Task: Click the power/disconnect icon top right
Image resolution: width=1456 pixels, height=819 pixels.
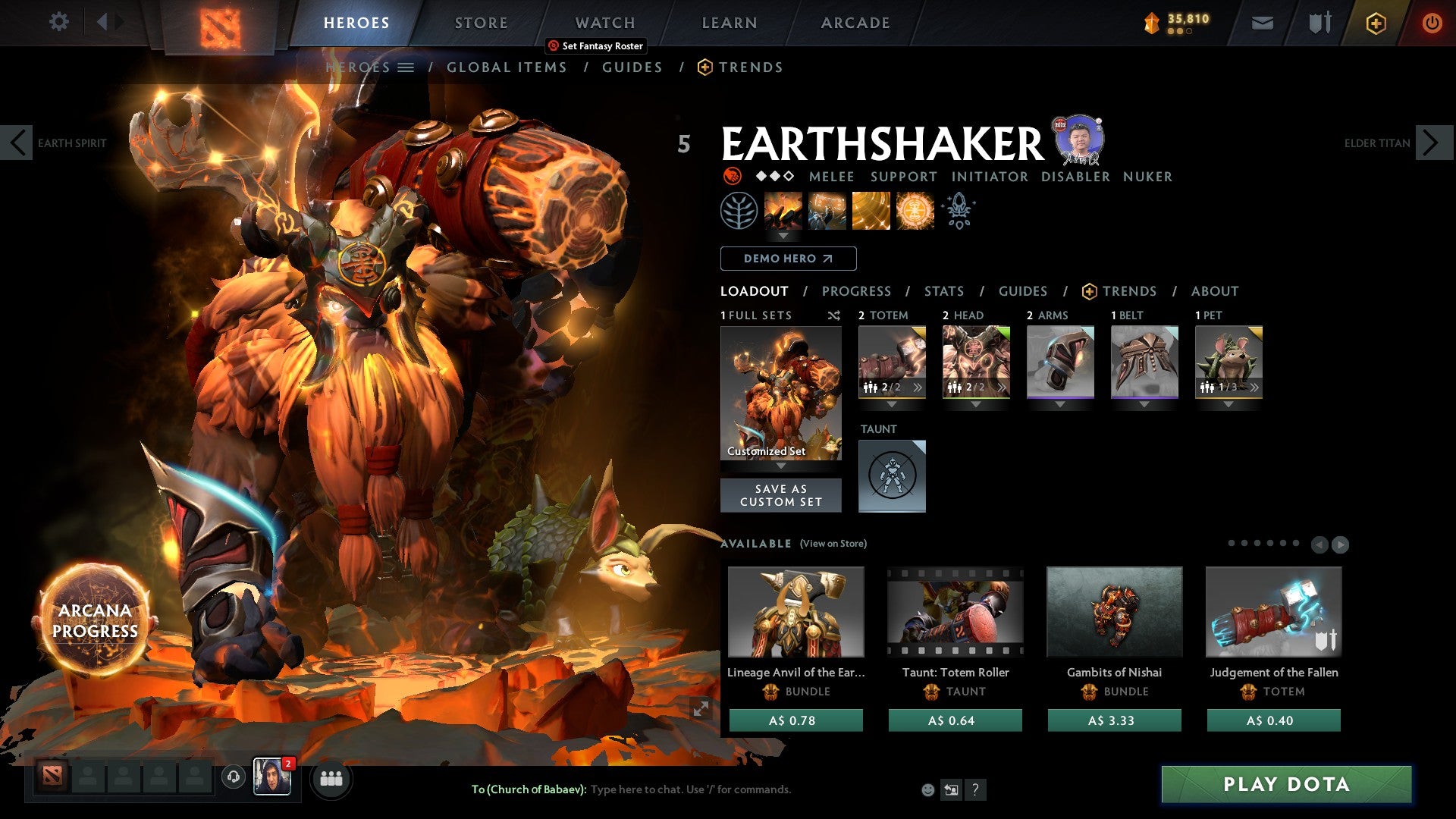Action: [x=1432, y=23]
